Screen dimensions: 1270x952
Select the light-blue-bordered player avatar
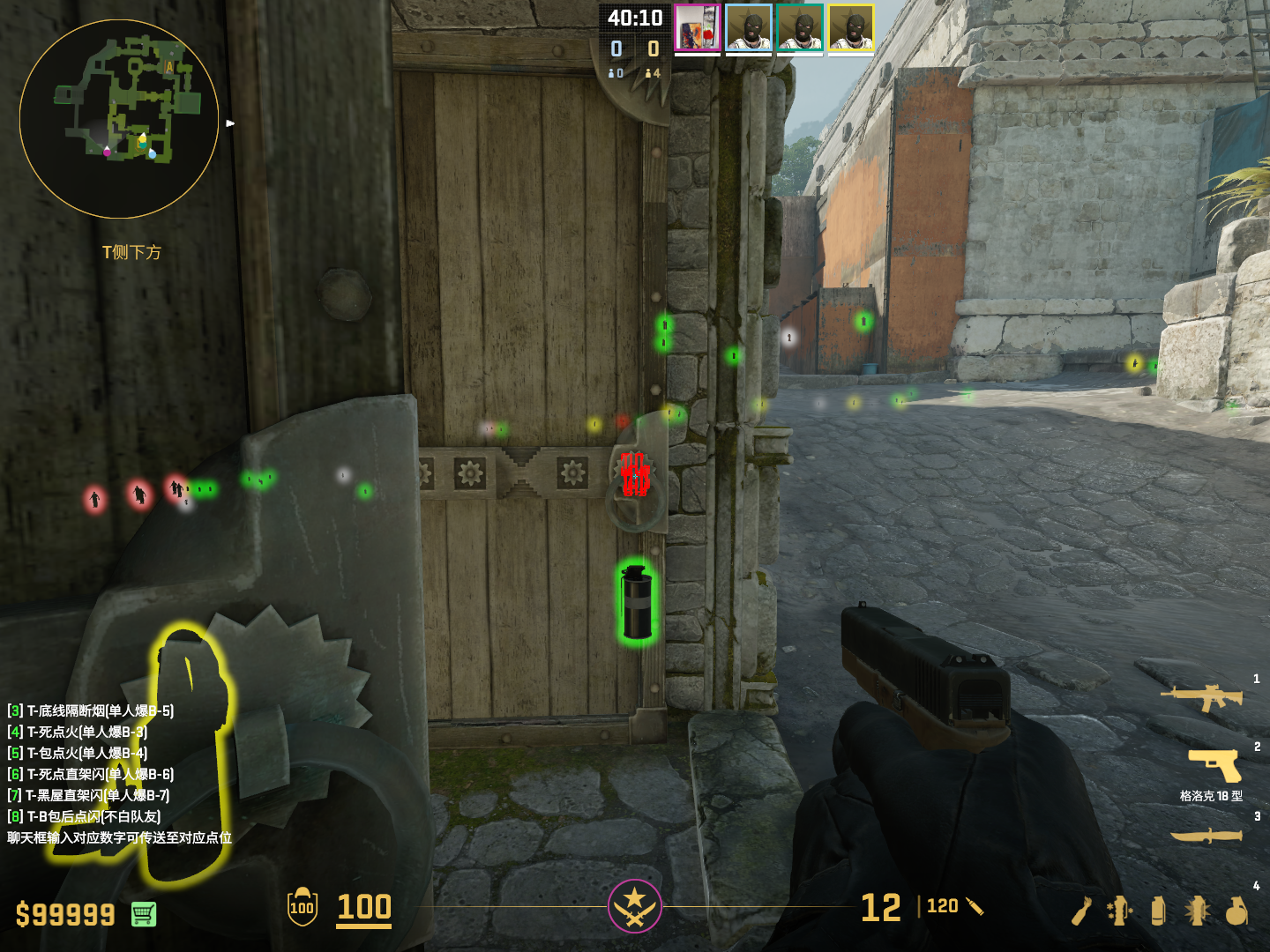(749, 28)
